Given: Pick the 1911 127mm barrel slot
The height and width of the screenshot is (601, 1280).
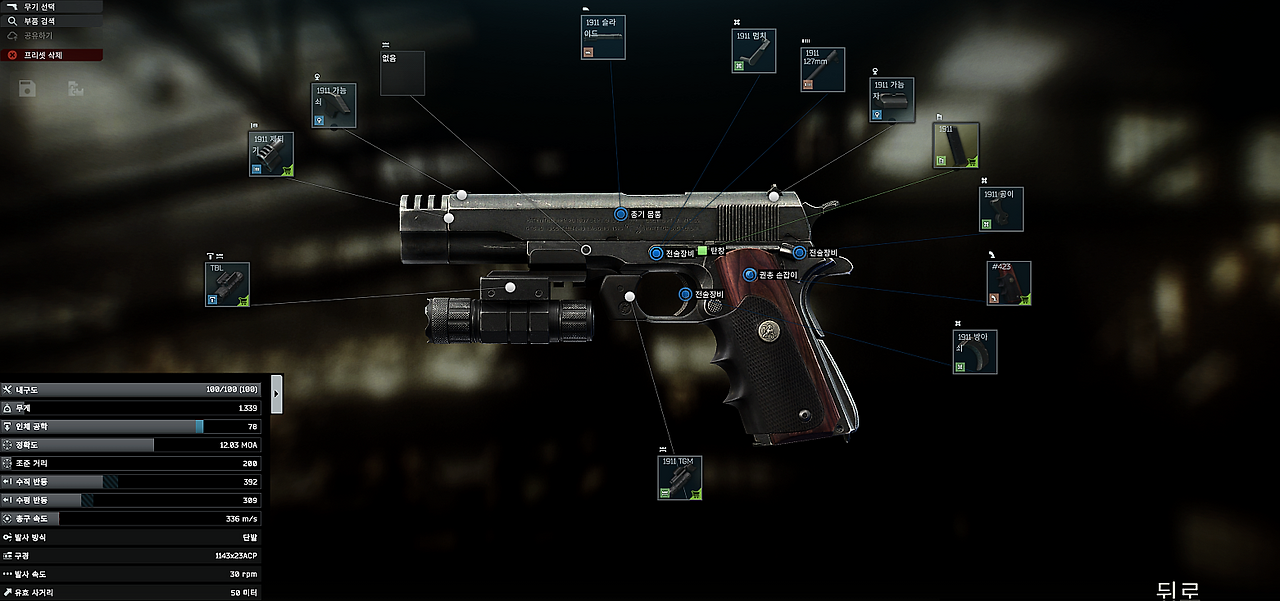Looking at the screenshot, I should tap(822, 70).
